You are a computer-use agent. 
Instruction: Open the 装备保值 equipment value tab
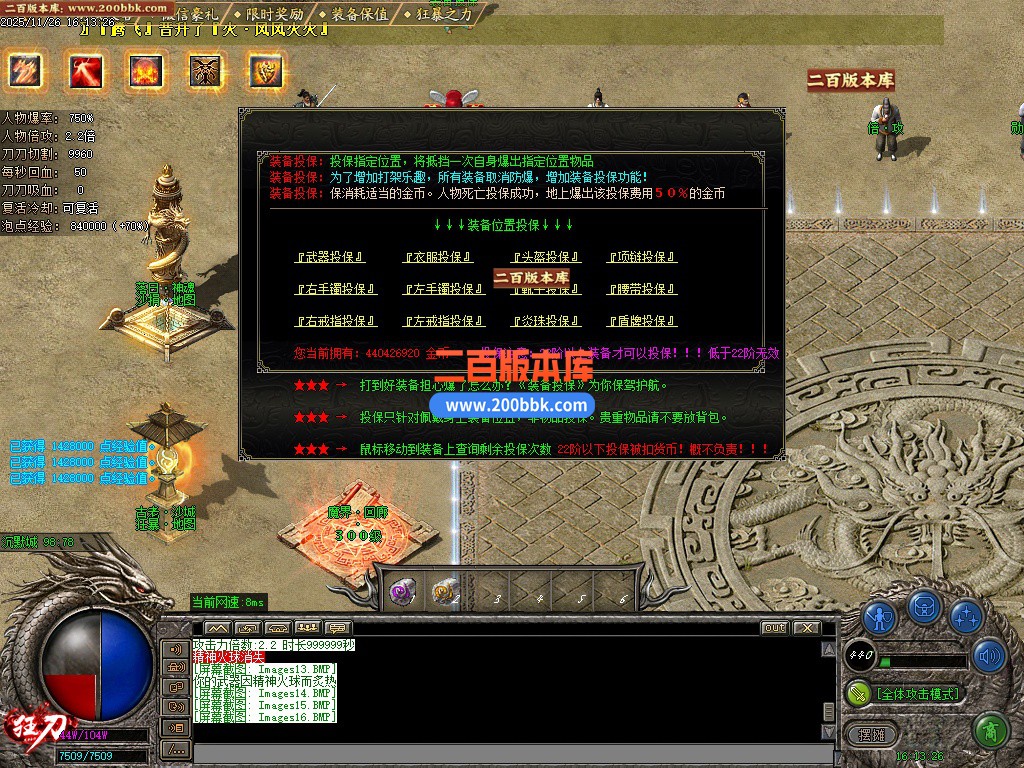tap(359, 14)
